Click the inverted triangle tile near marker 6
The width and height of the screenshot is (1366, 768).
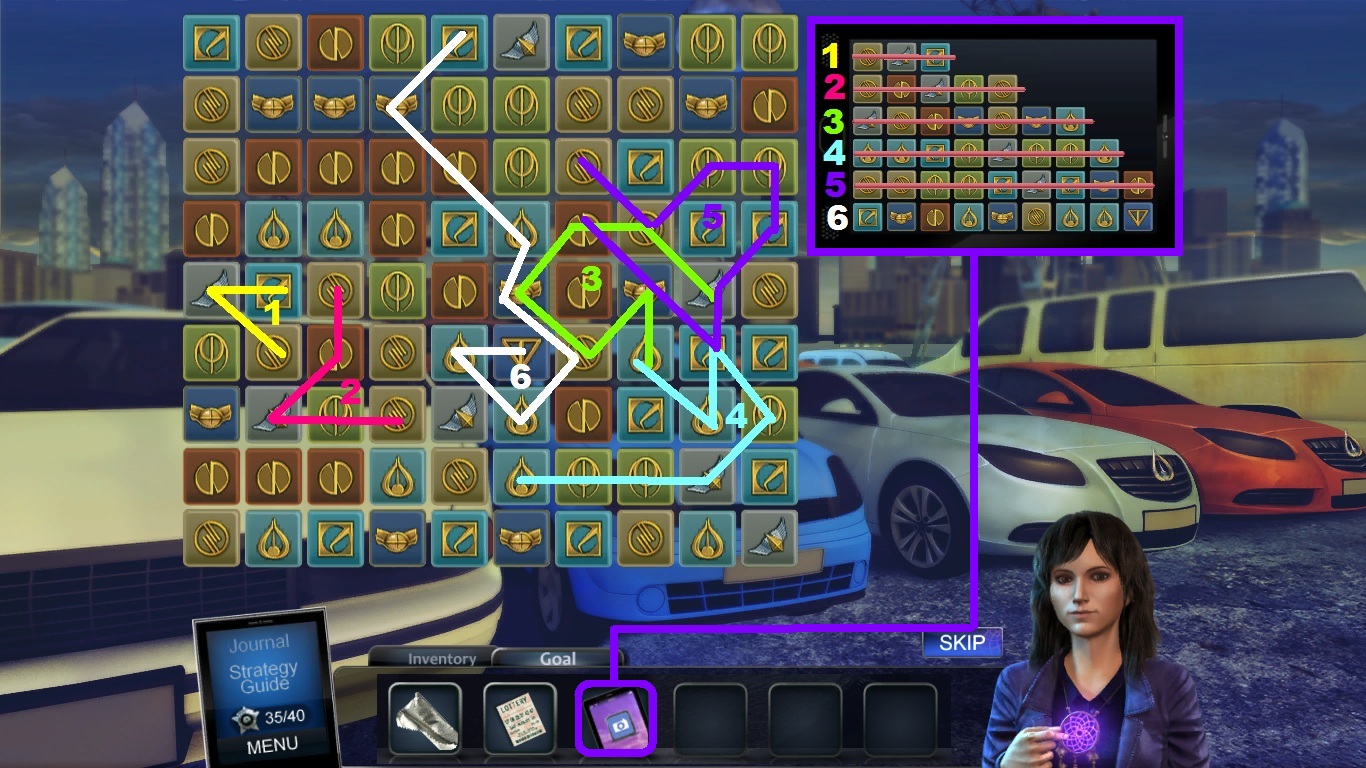click(521, 350)
